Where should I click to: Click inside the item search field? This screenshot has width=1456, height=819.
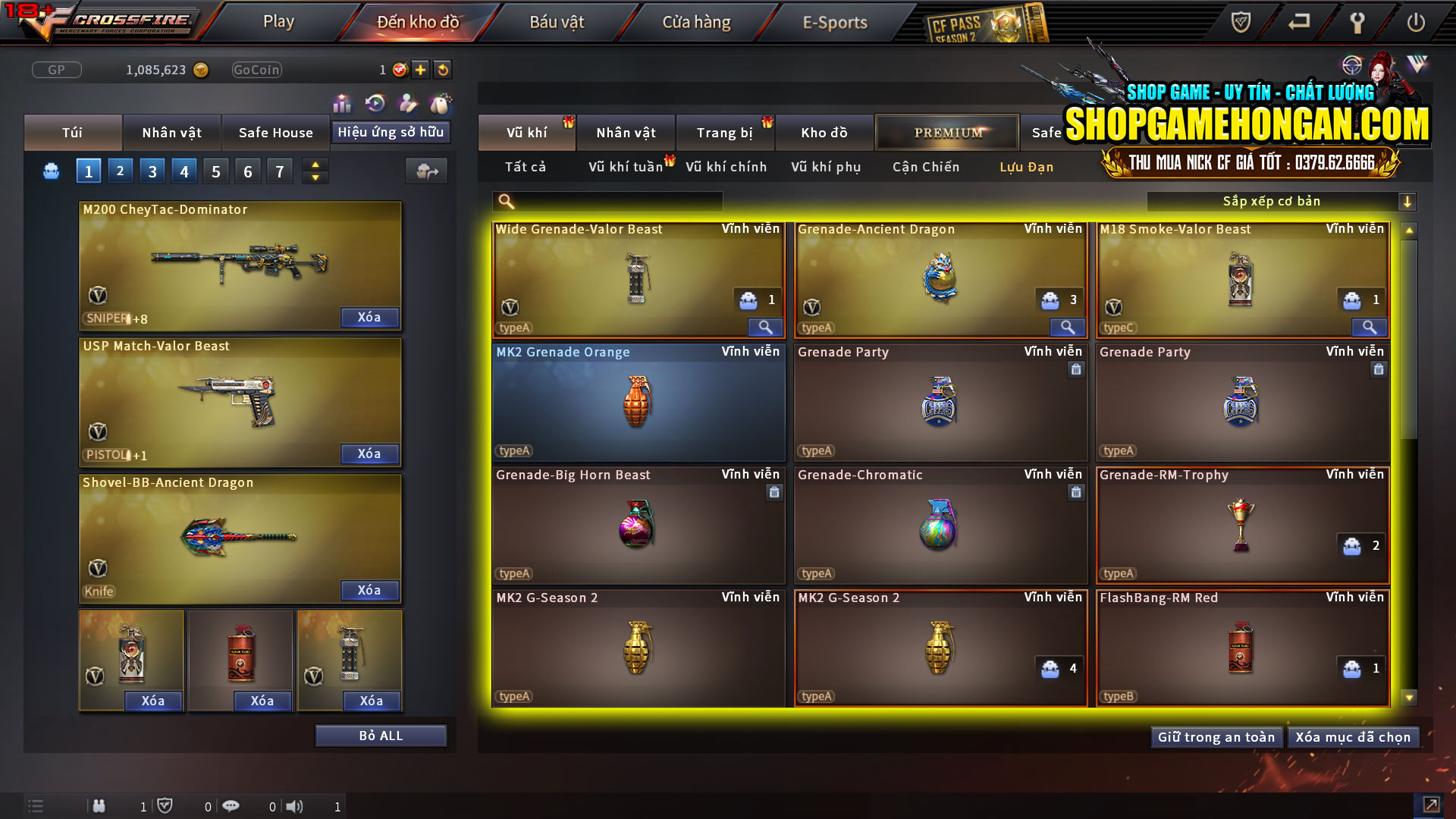pos(607,202)
